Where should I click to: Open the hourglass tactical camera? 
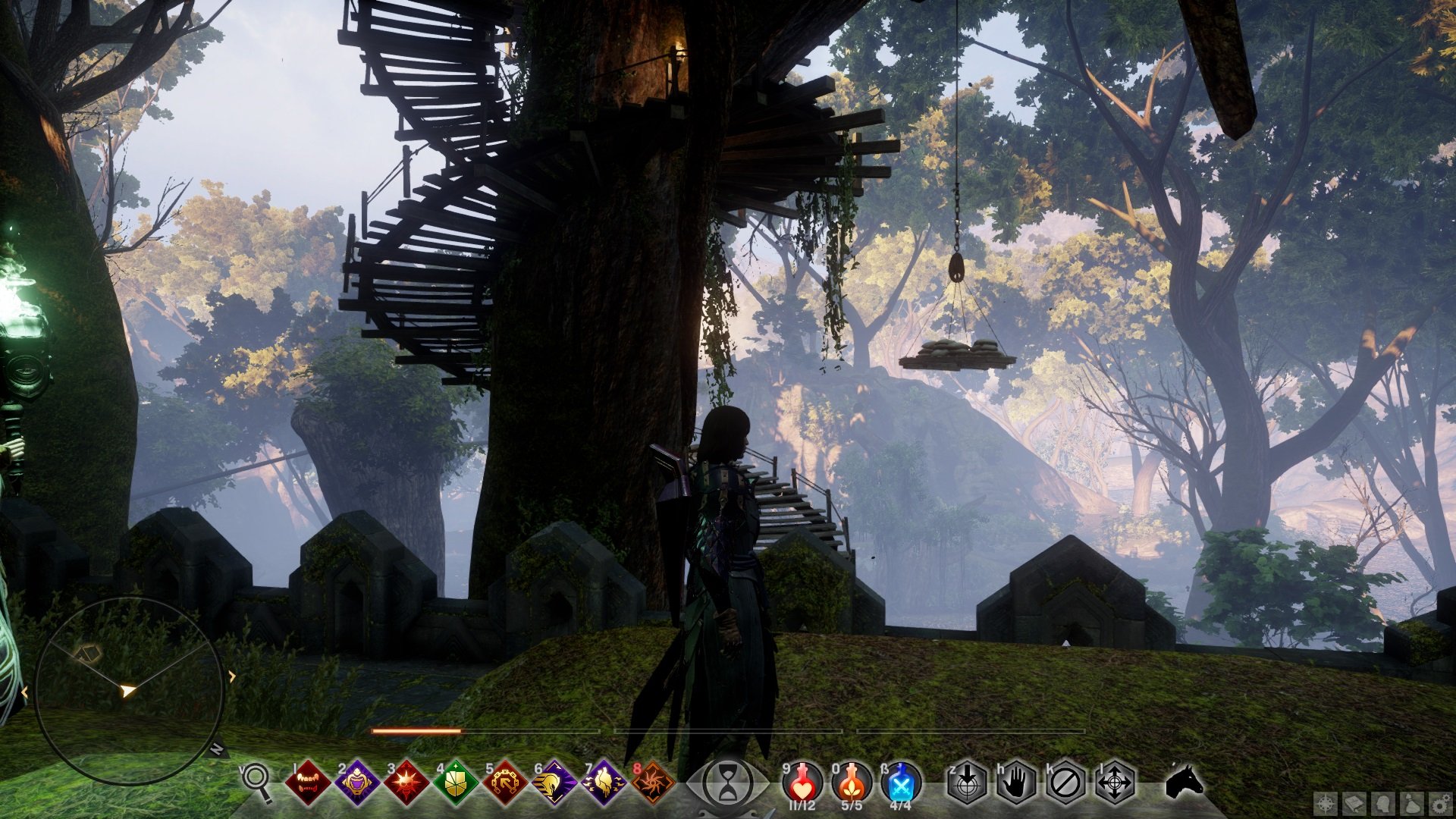point(728,783)
